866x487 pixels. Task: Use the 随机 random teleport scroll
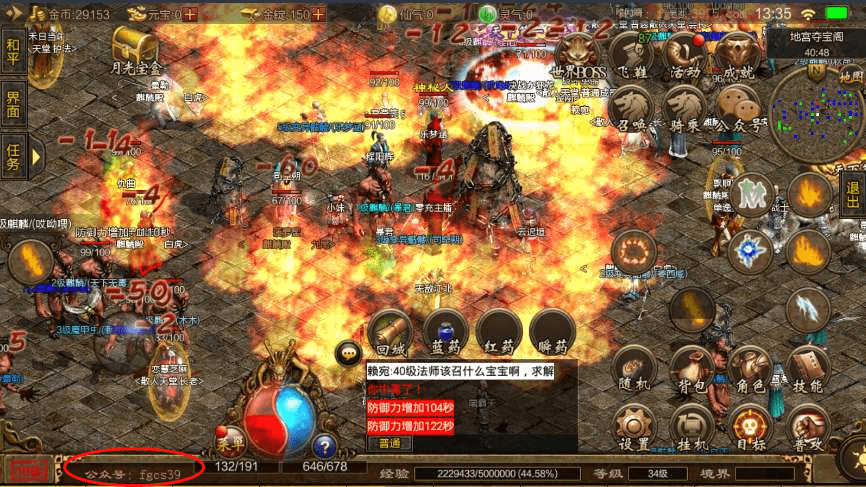[x=634, y=370]
